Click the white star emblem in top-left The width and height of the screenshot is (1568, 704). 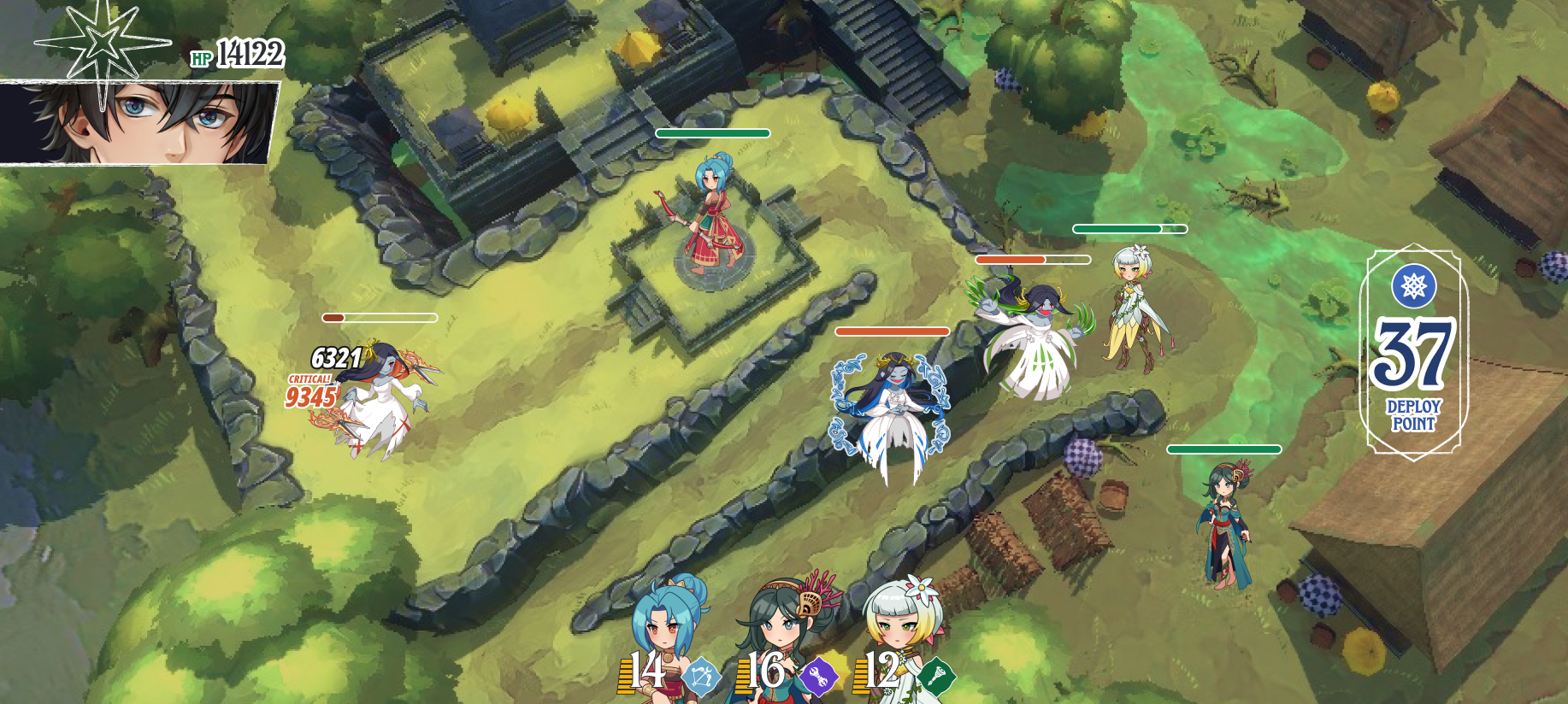(104, 44)
